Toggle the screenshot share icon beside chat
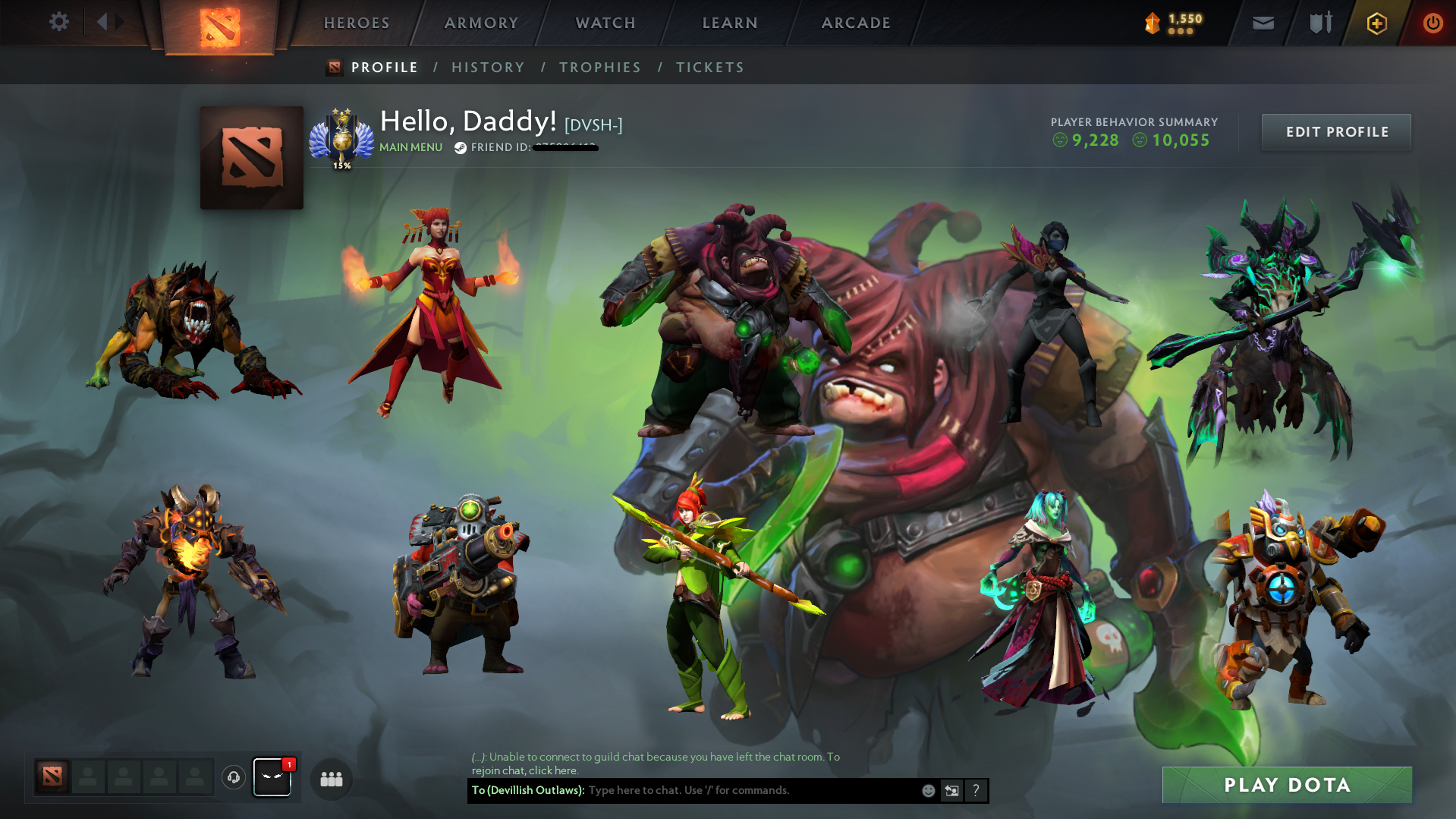The image size is (1456, 819). 952,790
